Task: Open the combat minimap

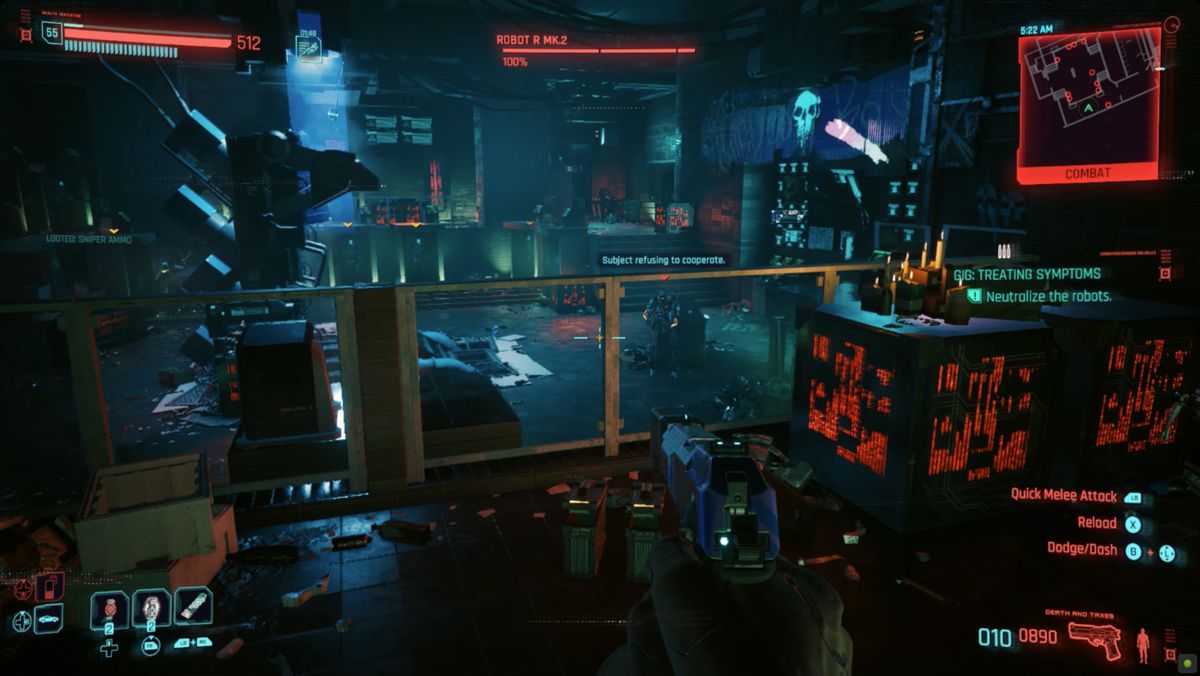Action: coord(1089,98)
